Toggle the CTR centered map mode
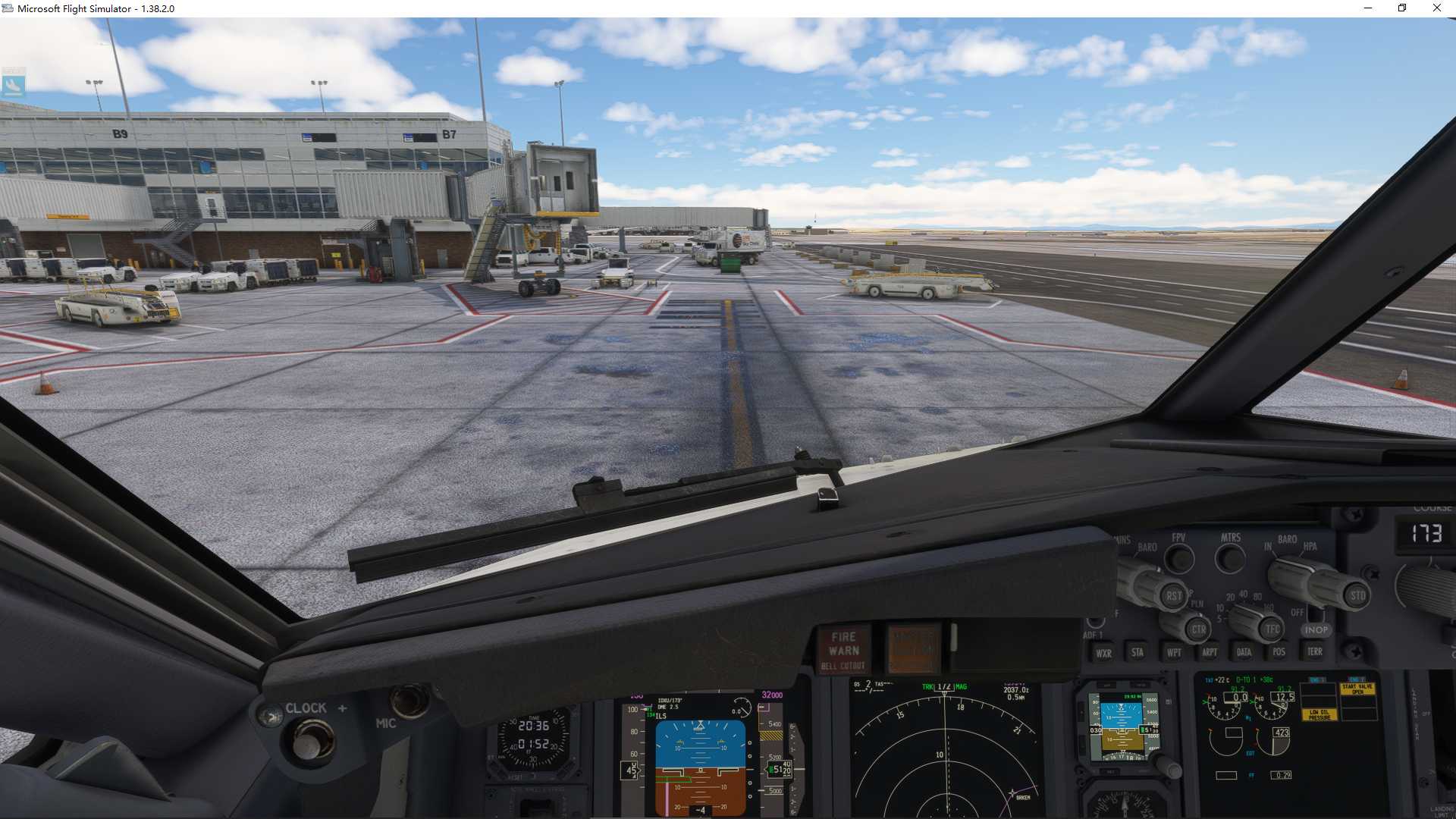Screen dimensions: 1456x819 point(1199,631)
